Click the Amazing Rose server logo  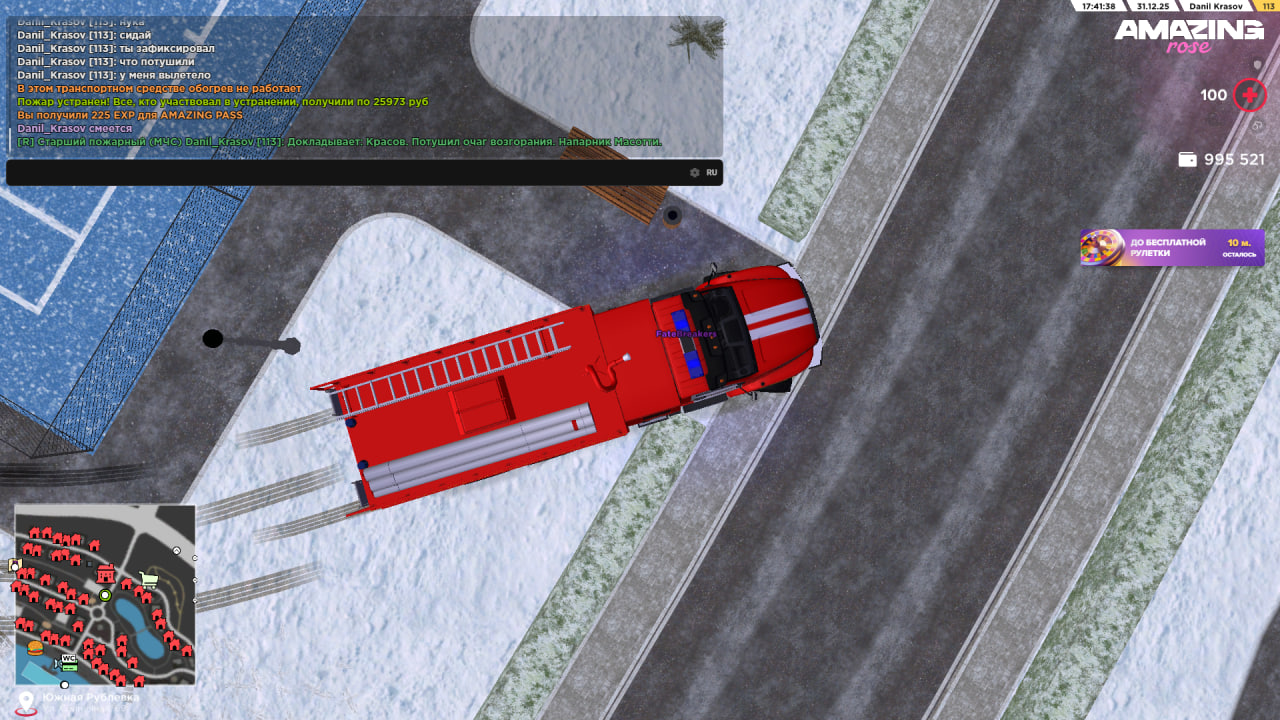(x=1189, y=35)
